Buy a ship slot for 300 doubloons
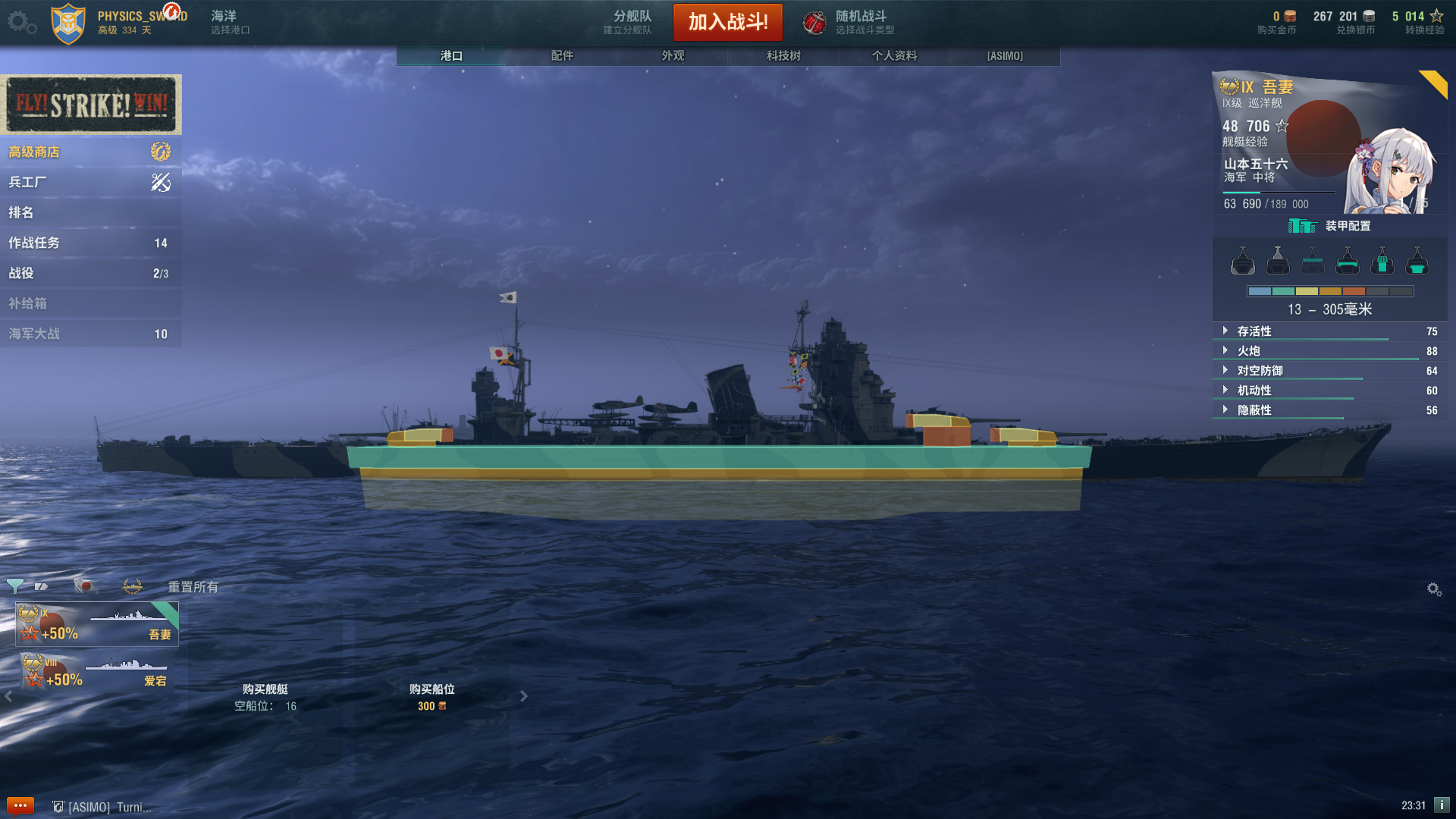This screenshot has width=1456, height=819. 431,697
